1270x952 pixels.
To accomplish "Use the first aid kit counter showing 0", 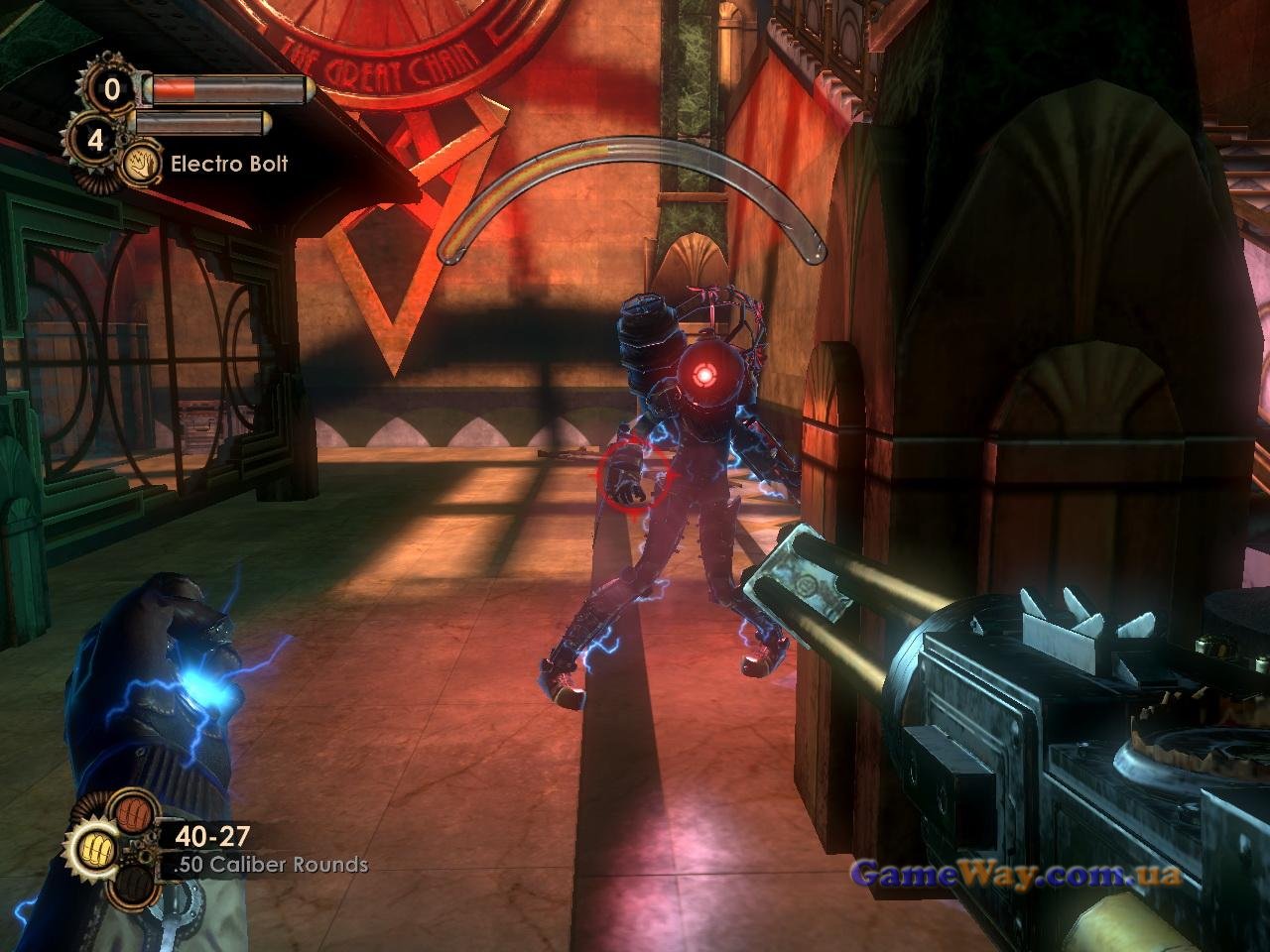I will pyautogui.click(x=112, y=90).
